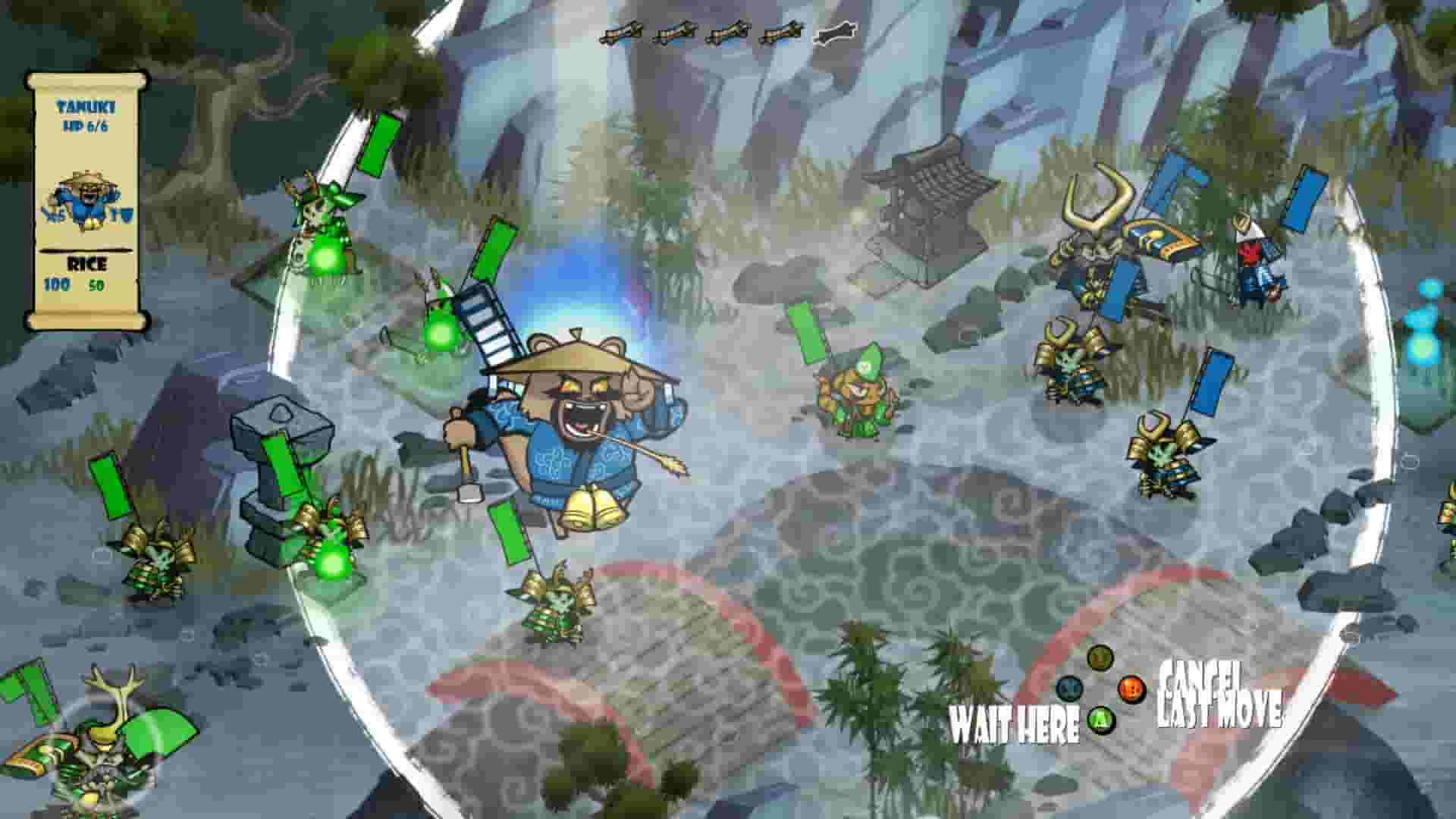1456x819 pixels.
Task: Select the blue banner on the far-right enemy
Action: coord(1301,205)
